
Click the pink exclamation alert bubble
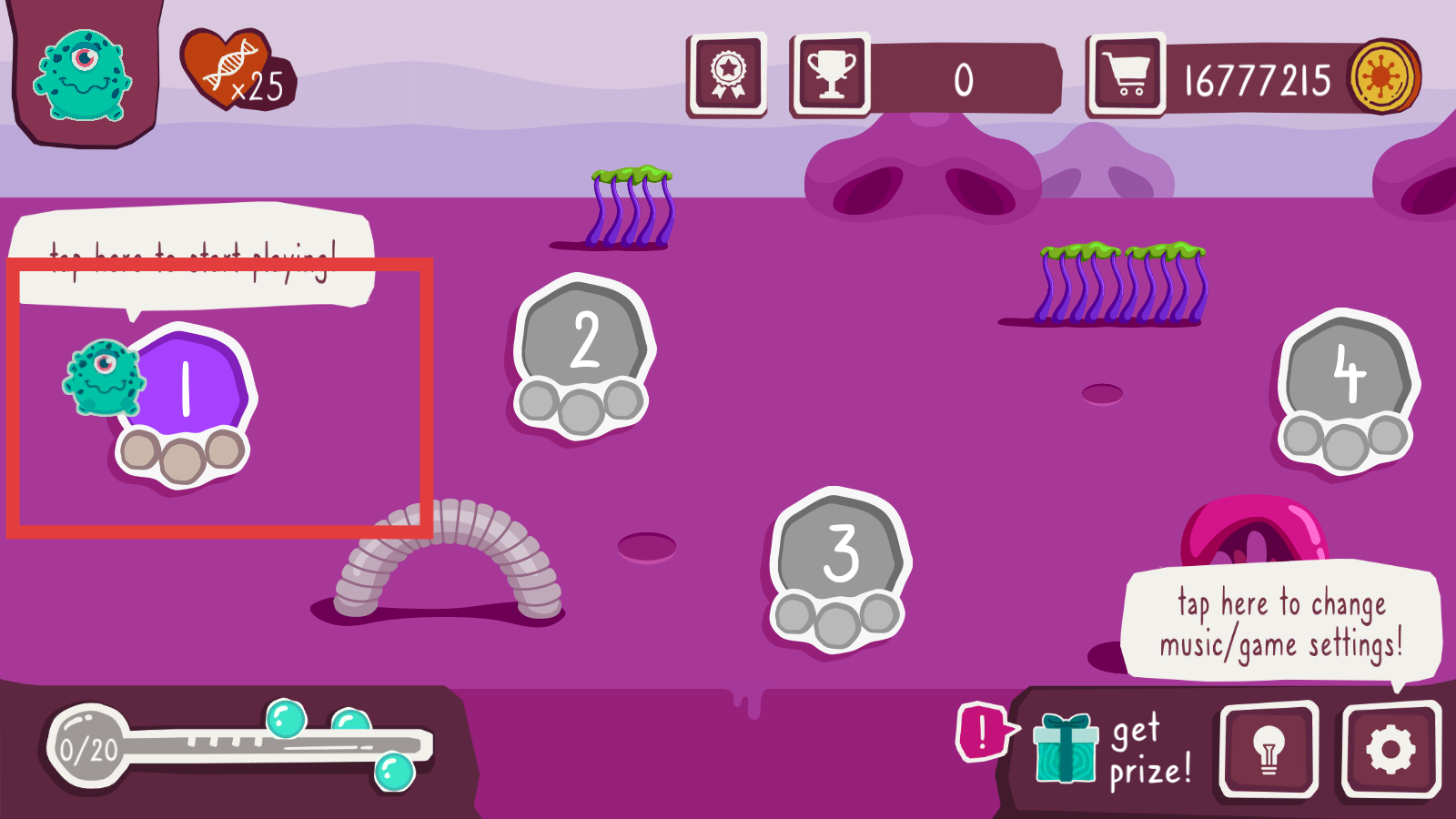coord(982,732)
